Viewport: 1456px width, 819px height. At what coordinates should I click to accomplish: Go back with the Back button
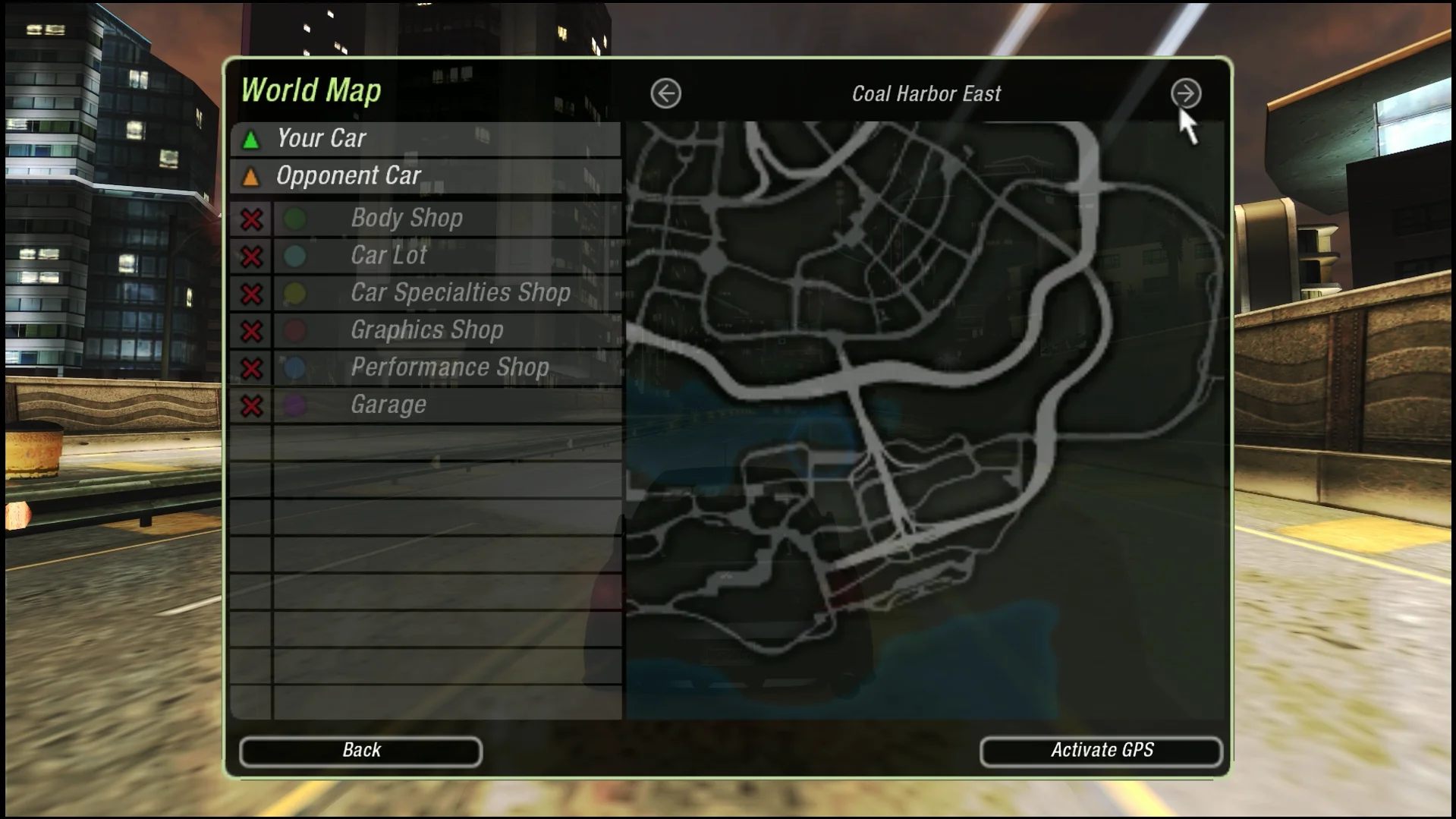[x=360, y=751]
